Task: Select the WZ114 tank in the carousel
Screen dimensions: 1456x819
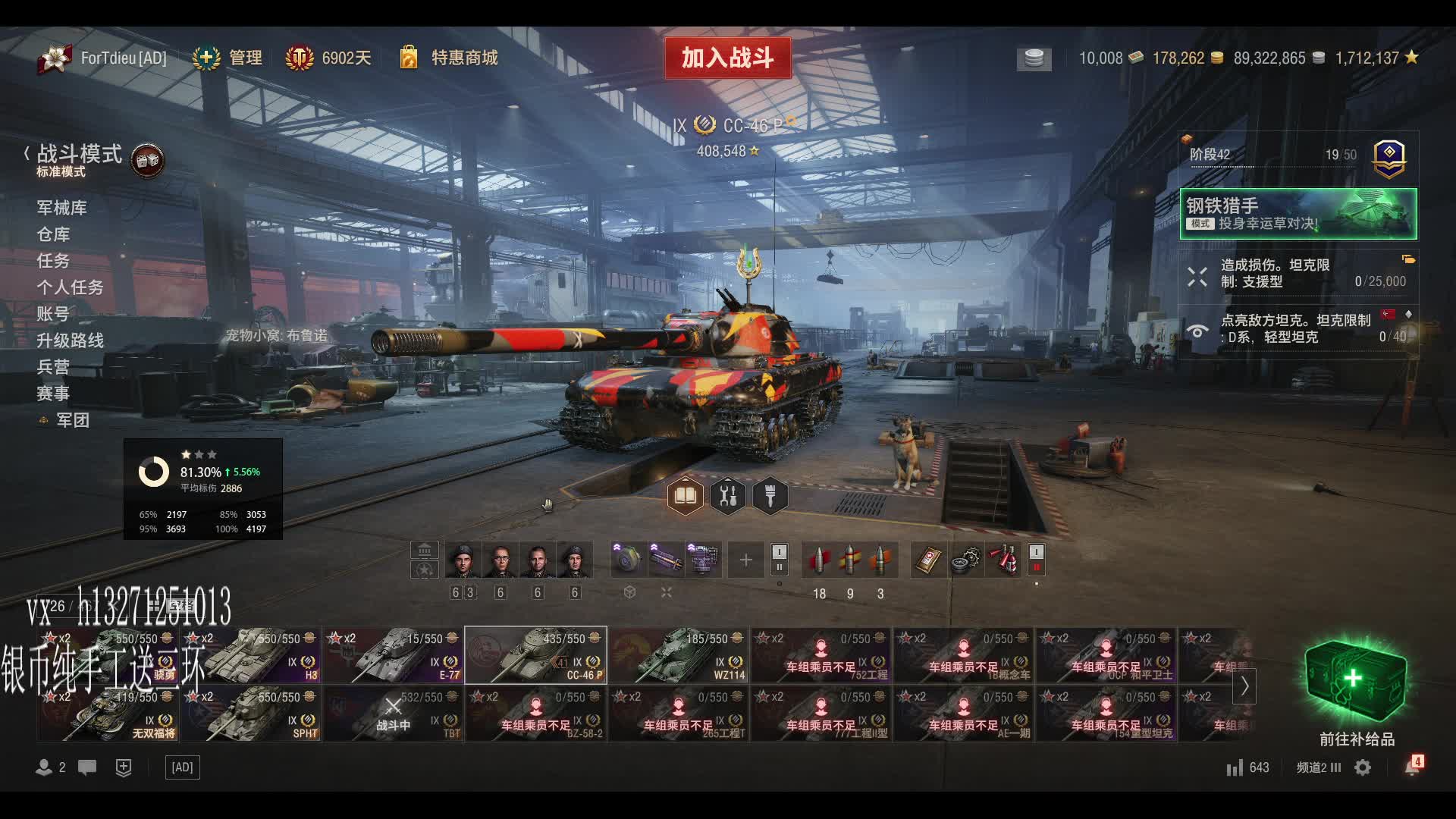Action: (x=679, y=655)
